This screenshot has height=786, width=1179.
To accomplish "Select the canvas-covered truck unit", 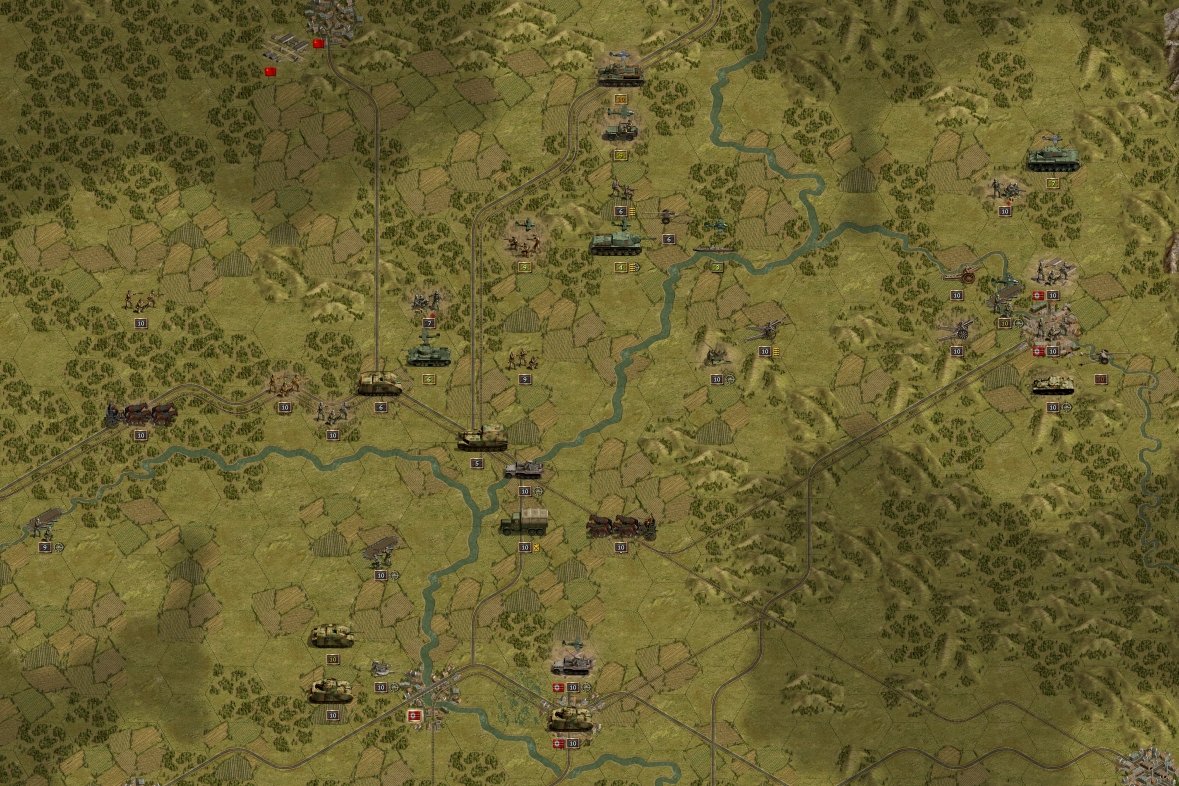I will [524, 522].
